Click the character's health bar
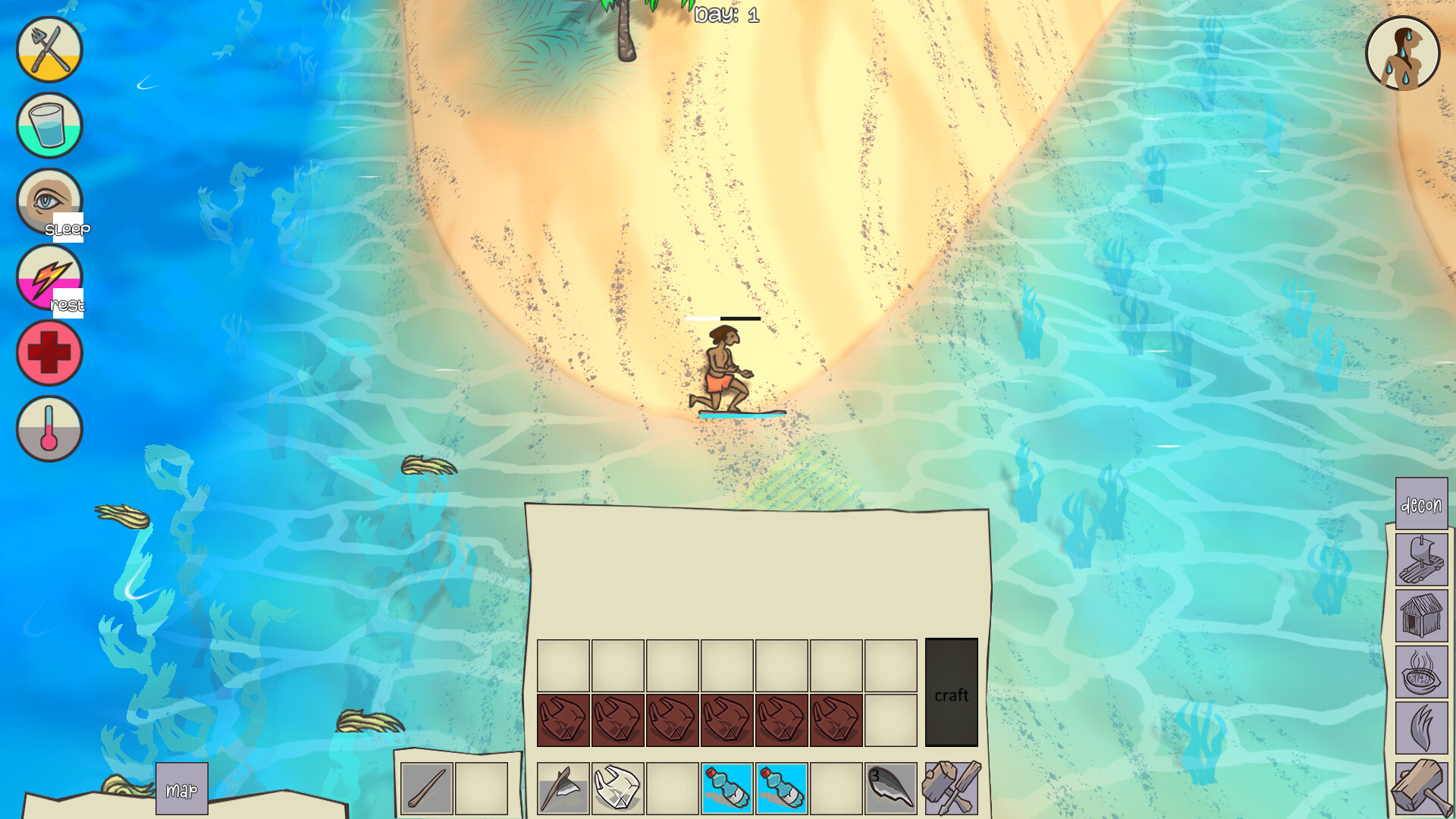 pyautogui.click(x=723, y=319)
